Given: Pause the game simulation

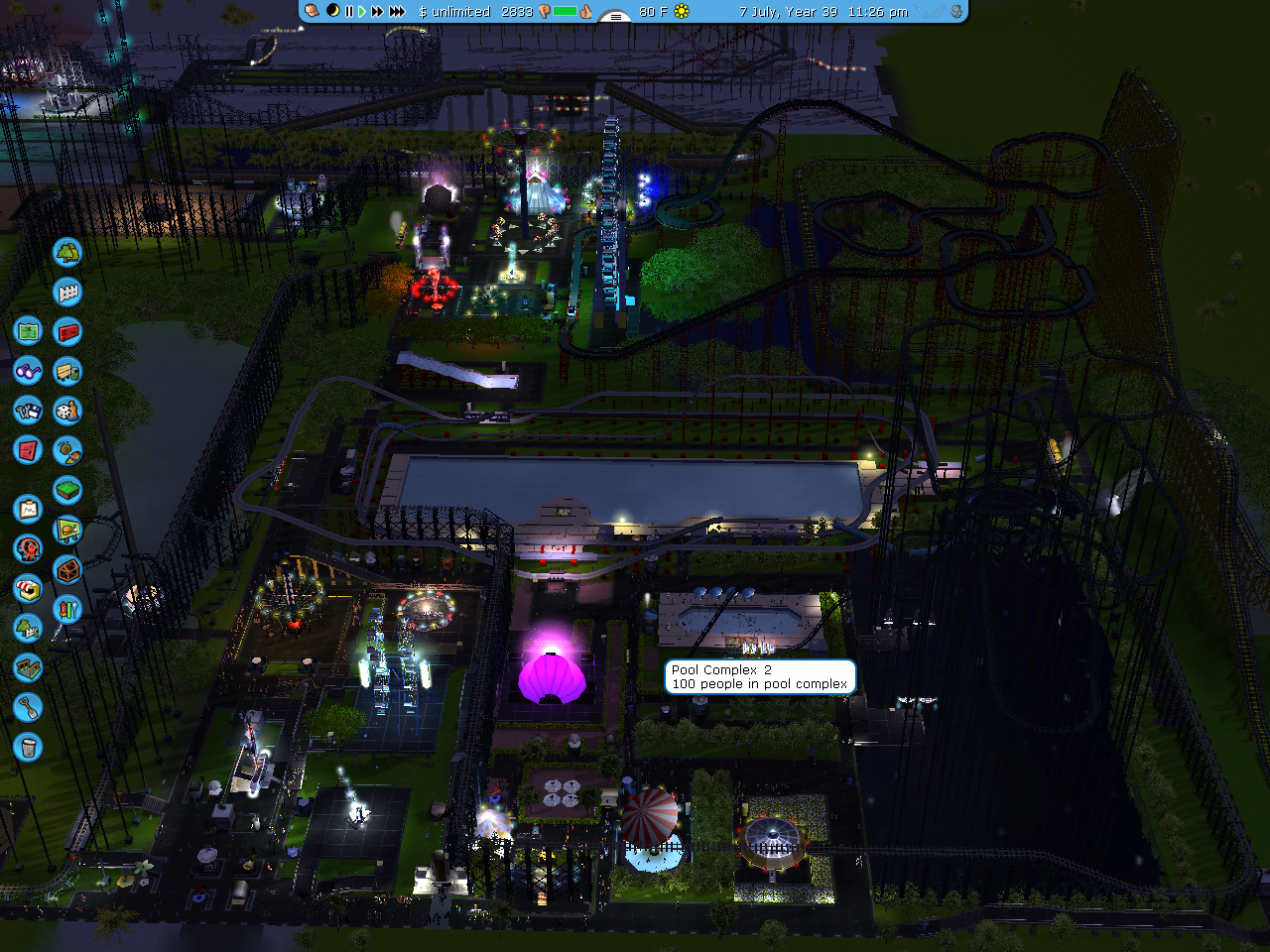Looking at the screenshot, I should click(348, 12).
